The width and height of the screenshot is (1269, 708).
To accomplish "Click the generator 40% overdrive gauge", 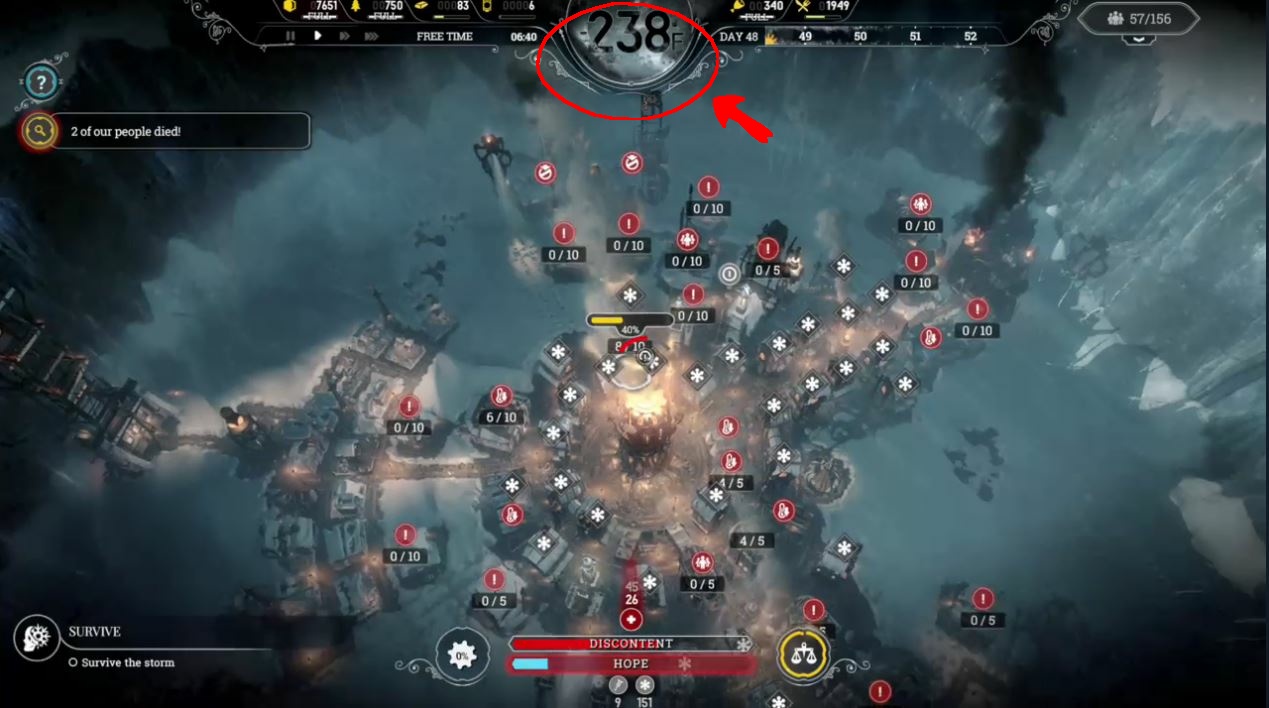I will (630, 321).
